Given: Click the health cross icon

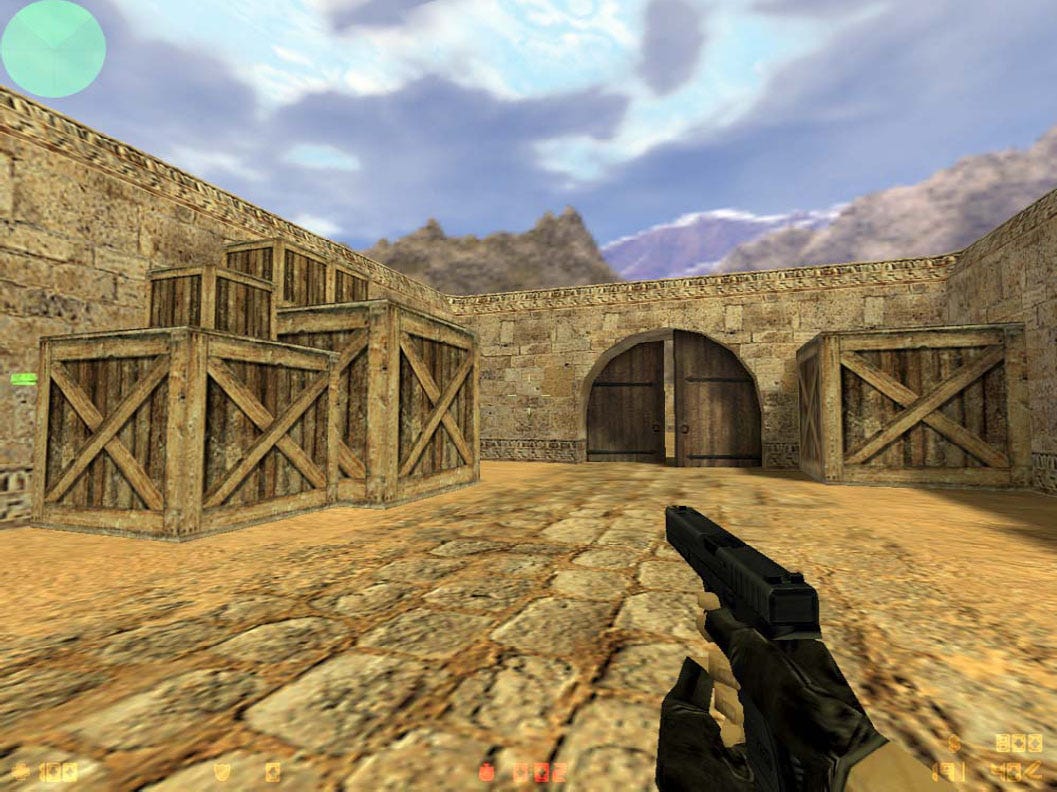Looking at the screenshot, I should coord(21,771).
